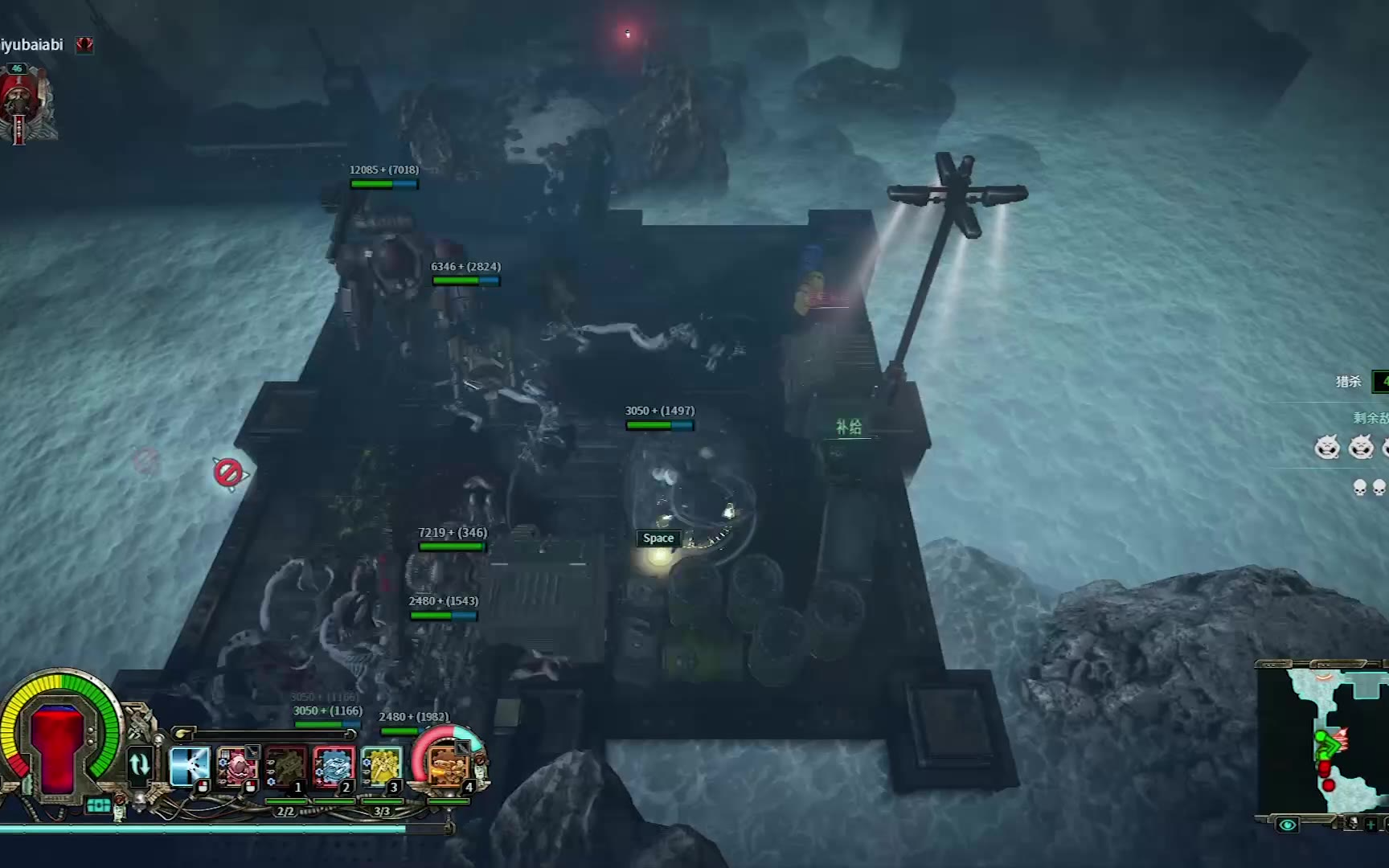
Task: Trigger the blue gear ability in slot 2
Action: (334, 767)
